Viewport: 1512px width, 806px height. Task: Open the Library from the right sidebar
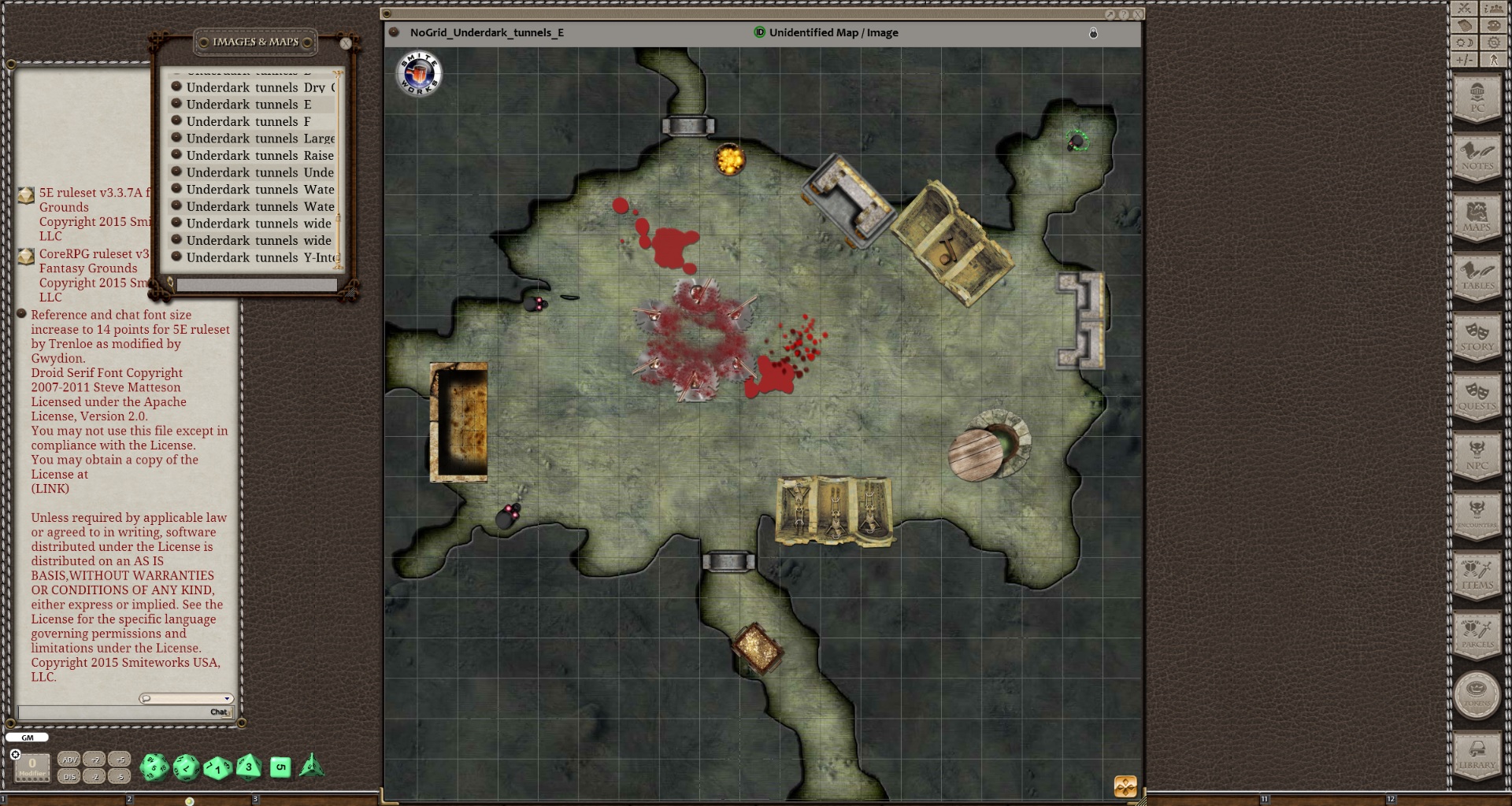(x=1477, y=754)
